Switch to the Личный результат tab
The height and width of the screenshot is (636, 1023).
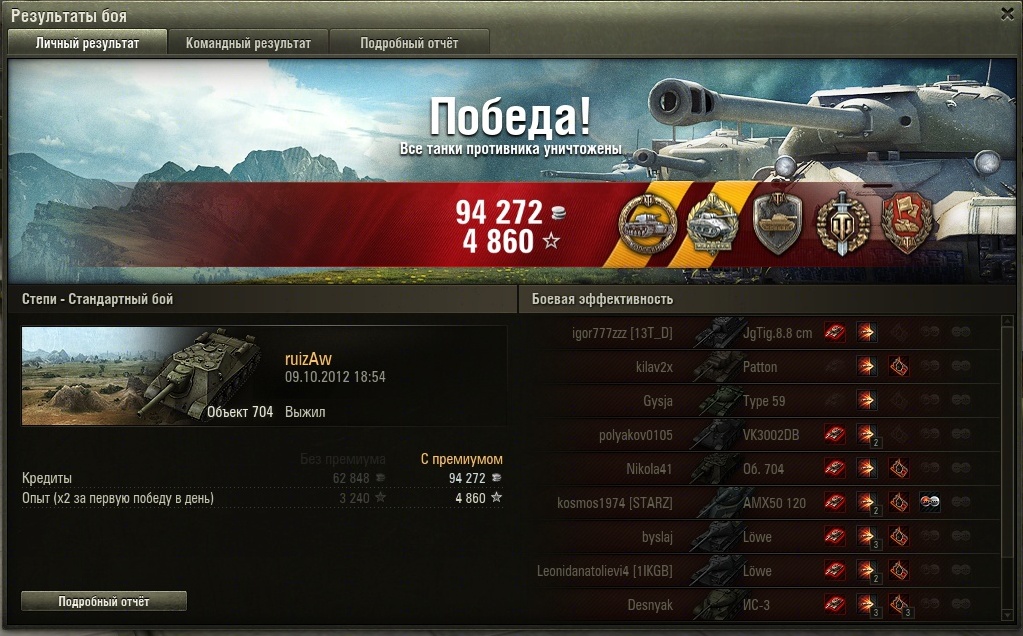87,43
